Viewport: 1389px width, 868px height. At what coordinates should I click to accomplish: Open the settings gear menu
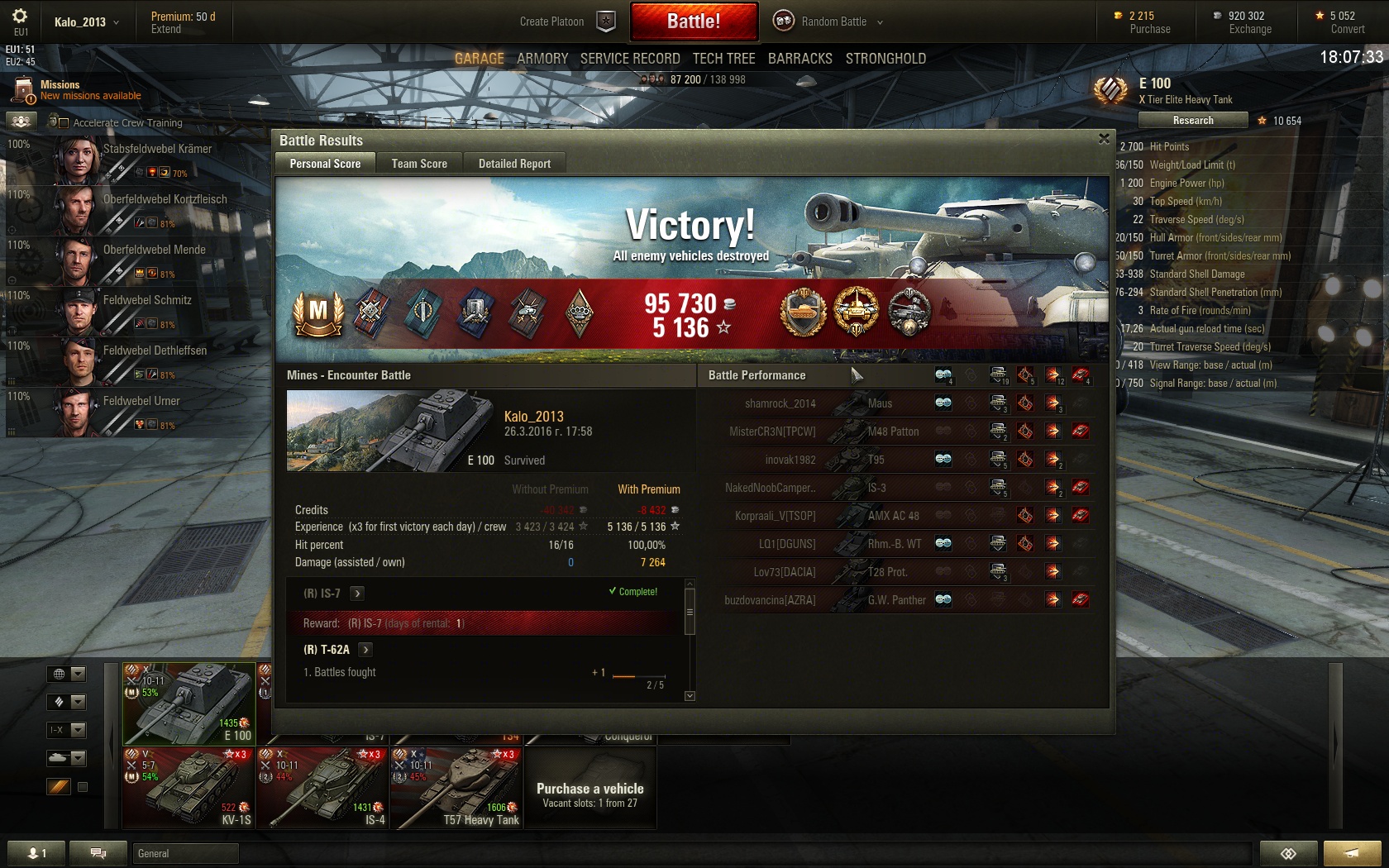(x=20, y=17)
